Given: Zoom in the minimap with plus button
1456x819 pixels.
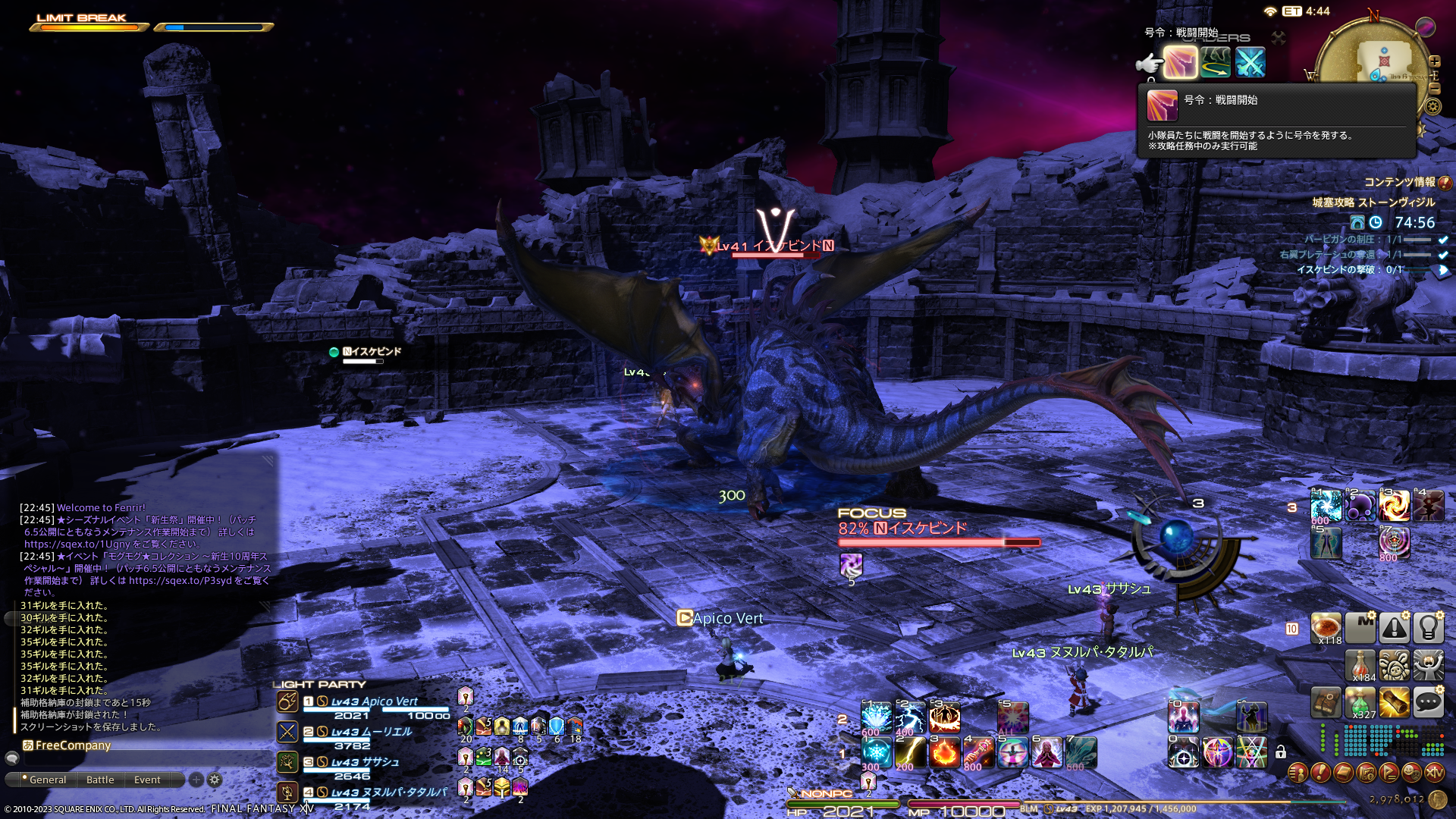Looking at the screenshot, I should (1435, 61).
